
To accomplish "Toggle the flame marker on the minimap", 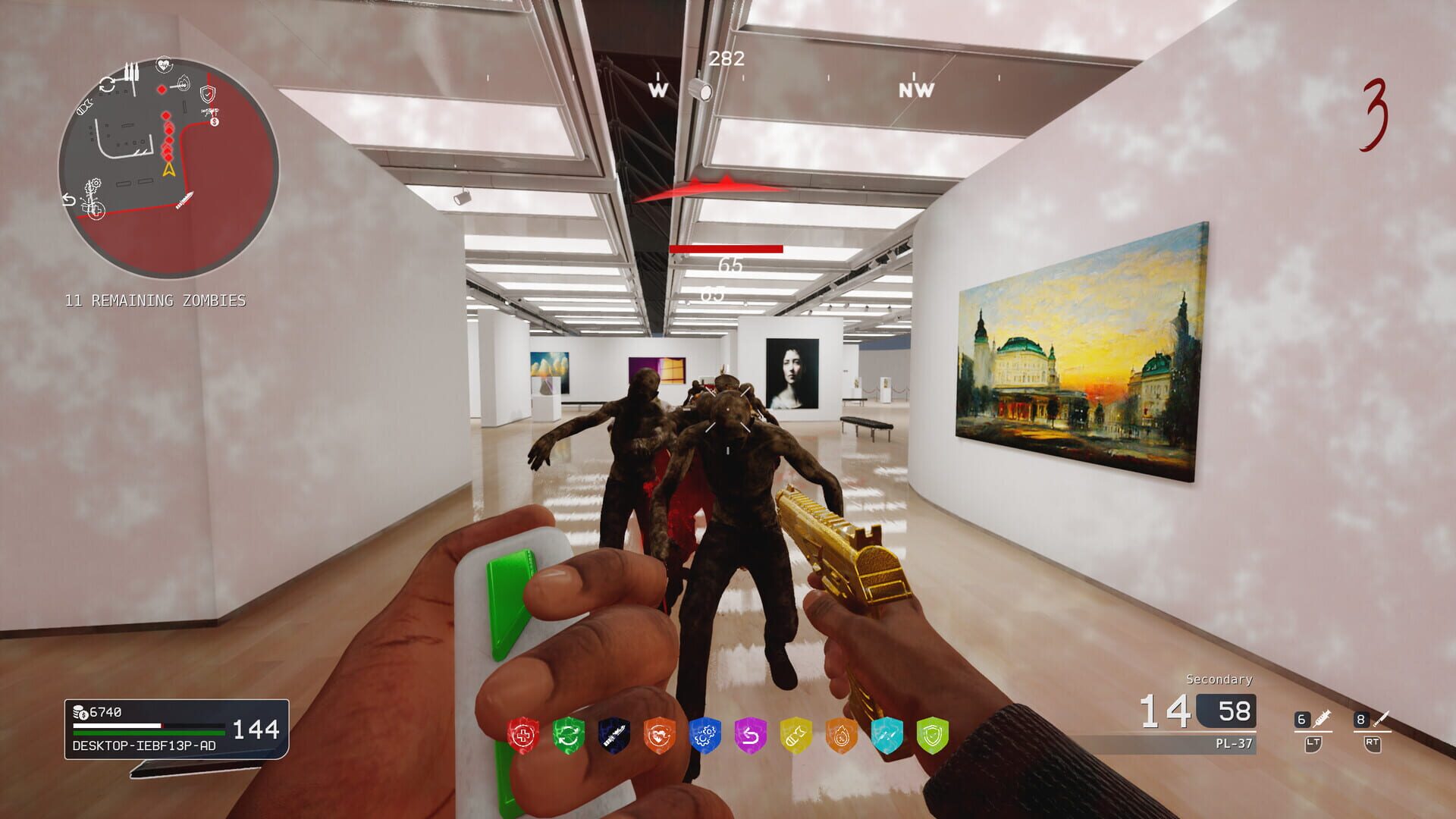I will (x=185, y=83).
